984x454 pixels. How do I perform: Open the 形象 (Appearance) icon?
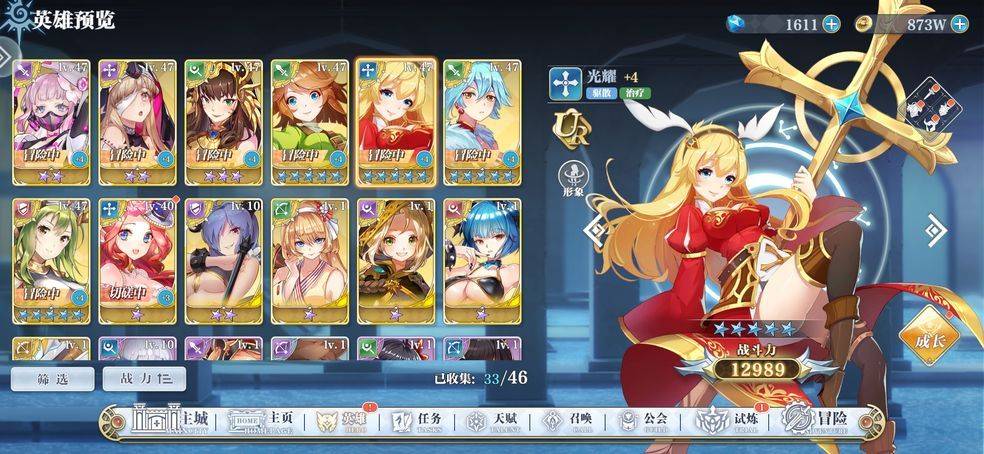(x=573, y=177)
